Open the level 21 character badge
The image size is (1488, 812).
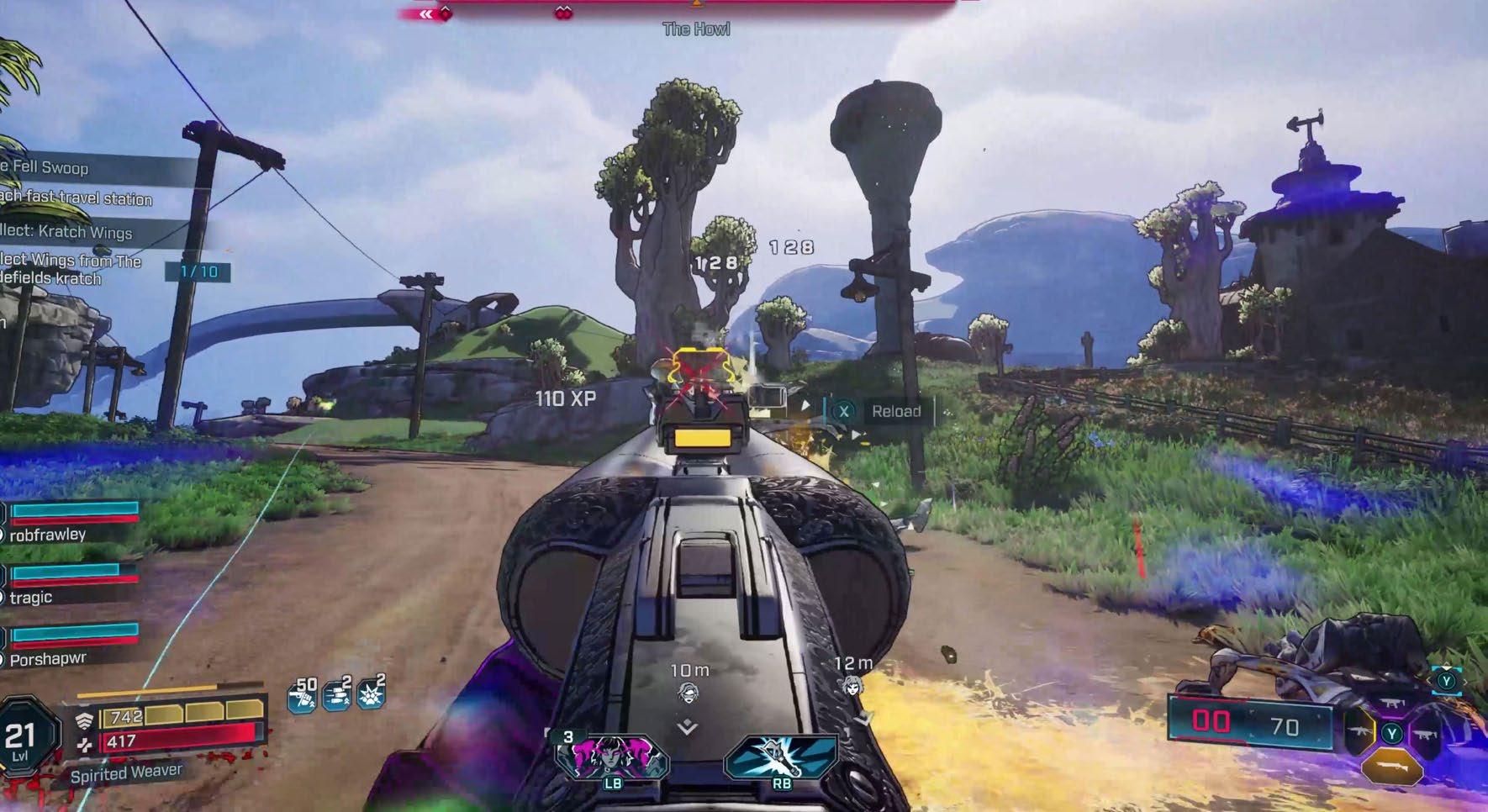click(x=22, y=739)
